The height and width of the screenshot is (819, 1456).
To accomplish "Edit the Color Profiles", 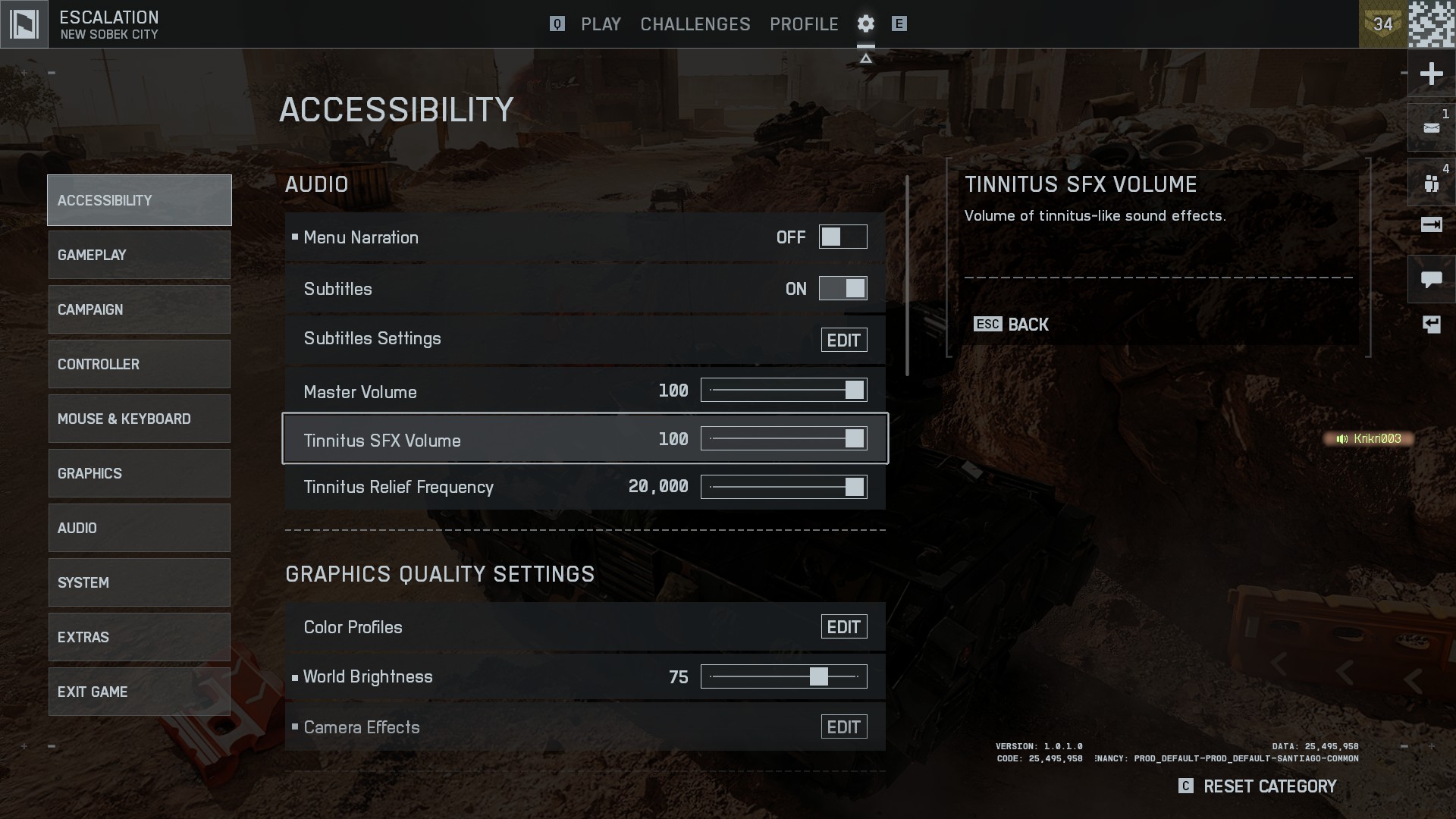I will [x=843, y=627].
